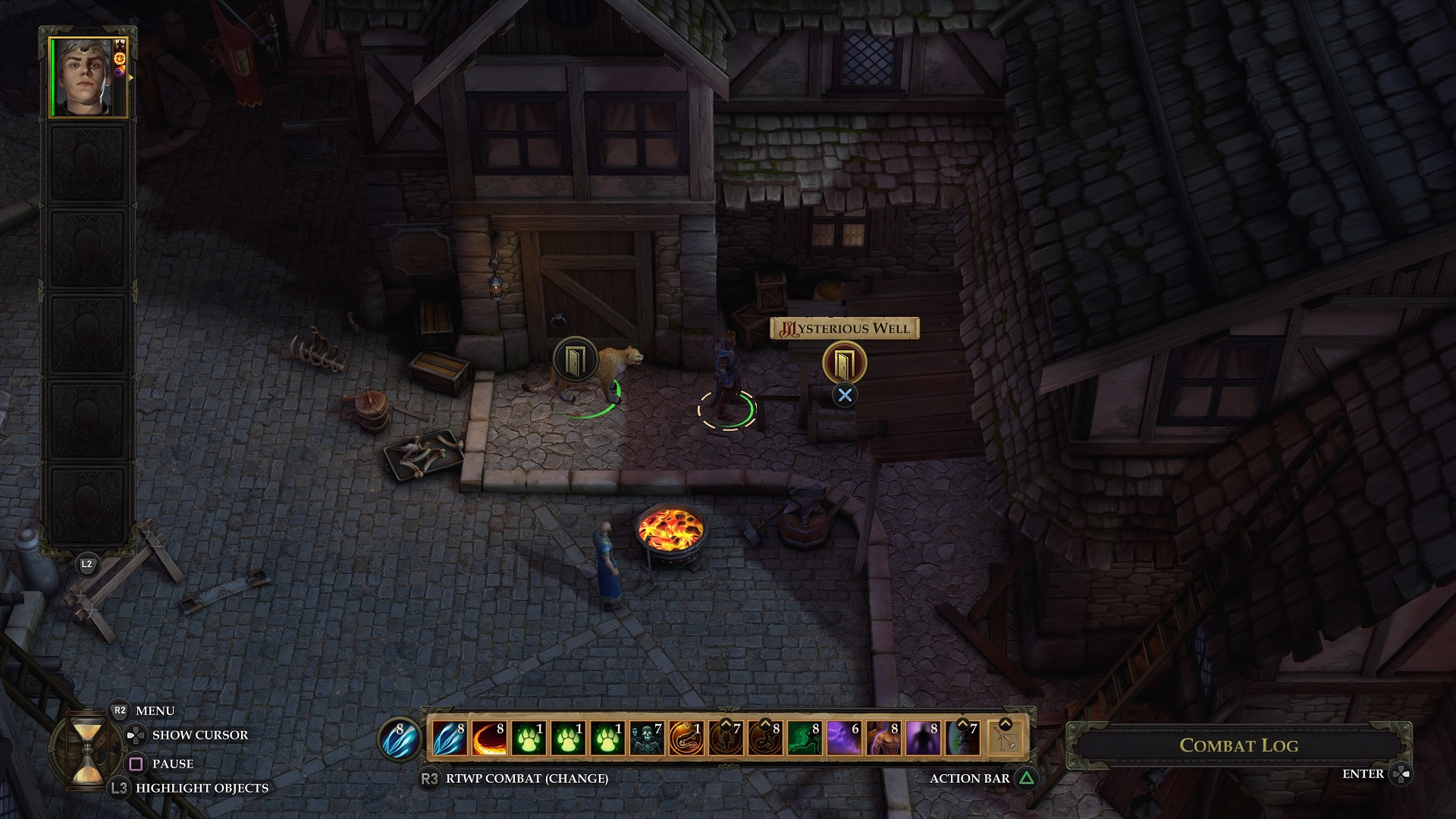The image size is (1456, 819).
Task: Cast the purple mist spell
Action: [x=844, y=738]
